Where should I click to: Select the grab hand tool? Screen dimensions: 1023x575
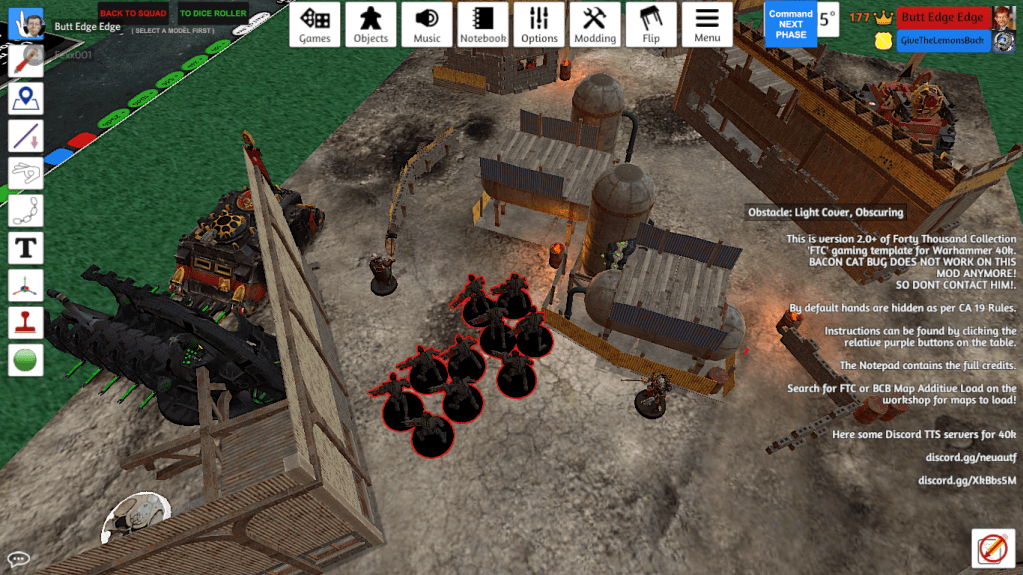25,24
